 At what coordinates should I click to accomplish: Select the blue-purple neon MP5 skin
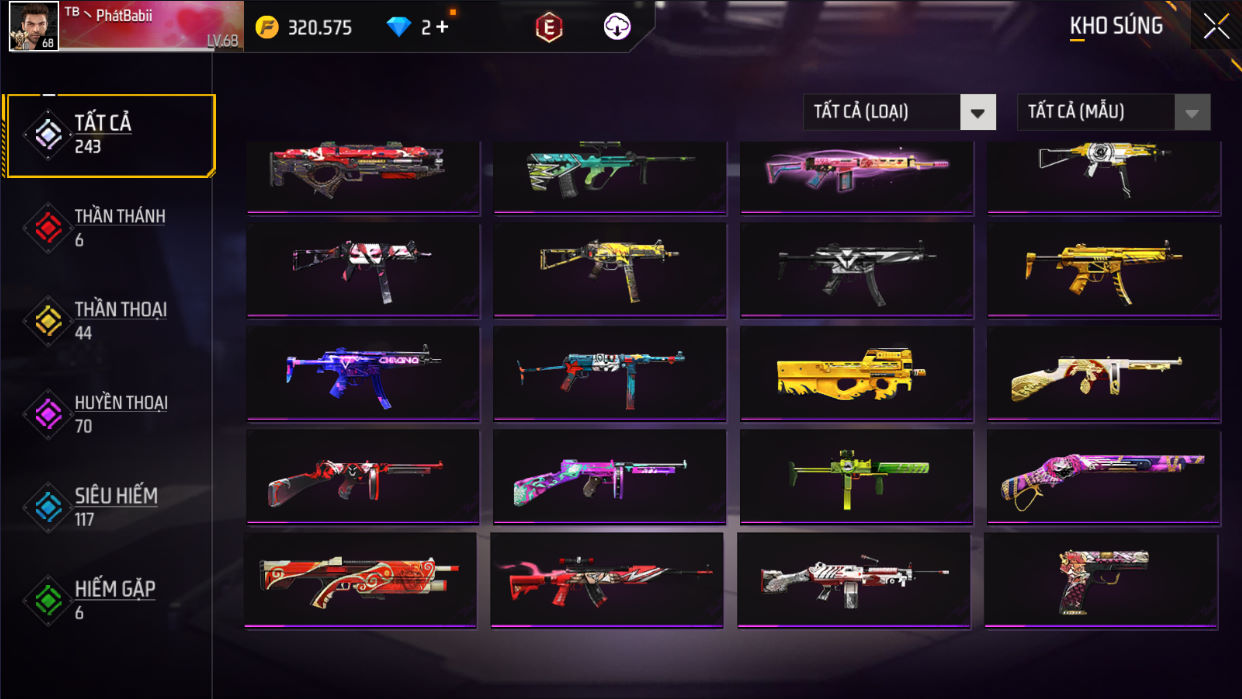click(362, 373)
